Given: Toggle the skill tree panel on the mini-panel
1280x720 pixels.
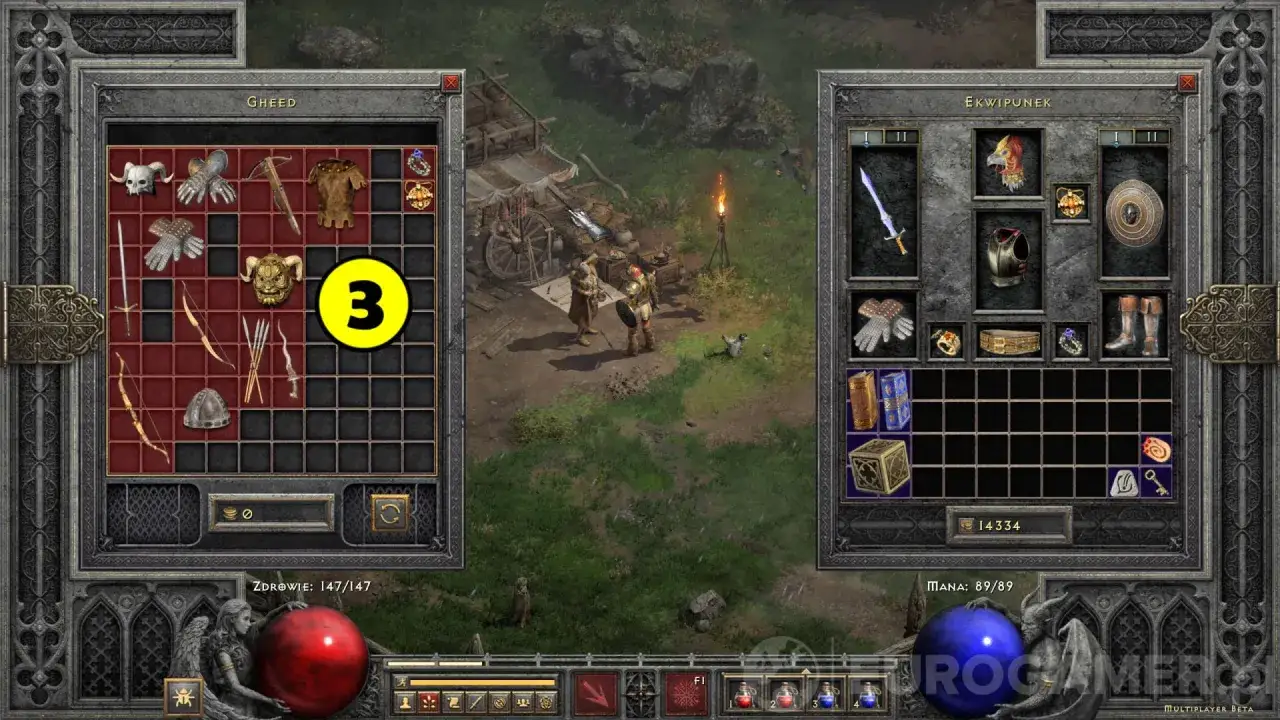Looking at the screenshot, I should [430, 701].
